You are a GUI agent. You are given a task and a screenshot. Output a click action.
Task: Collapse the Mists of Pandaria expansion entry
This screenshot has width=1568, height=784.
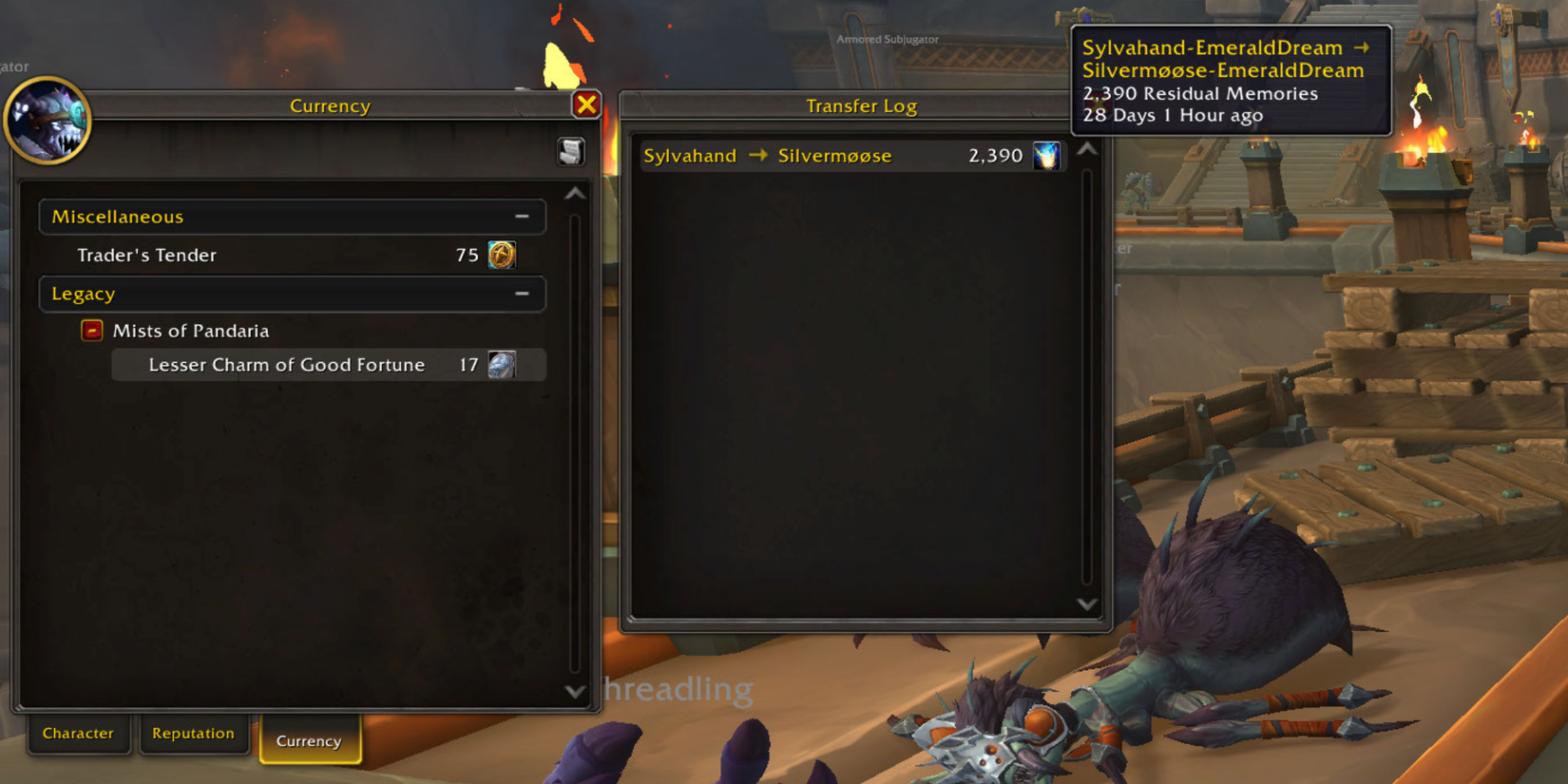[x=91, y=330]
